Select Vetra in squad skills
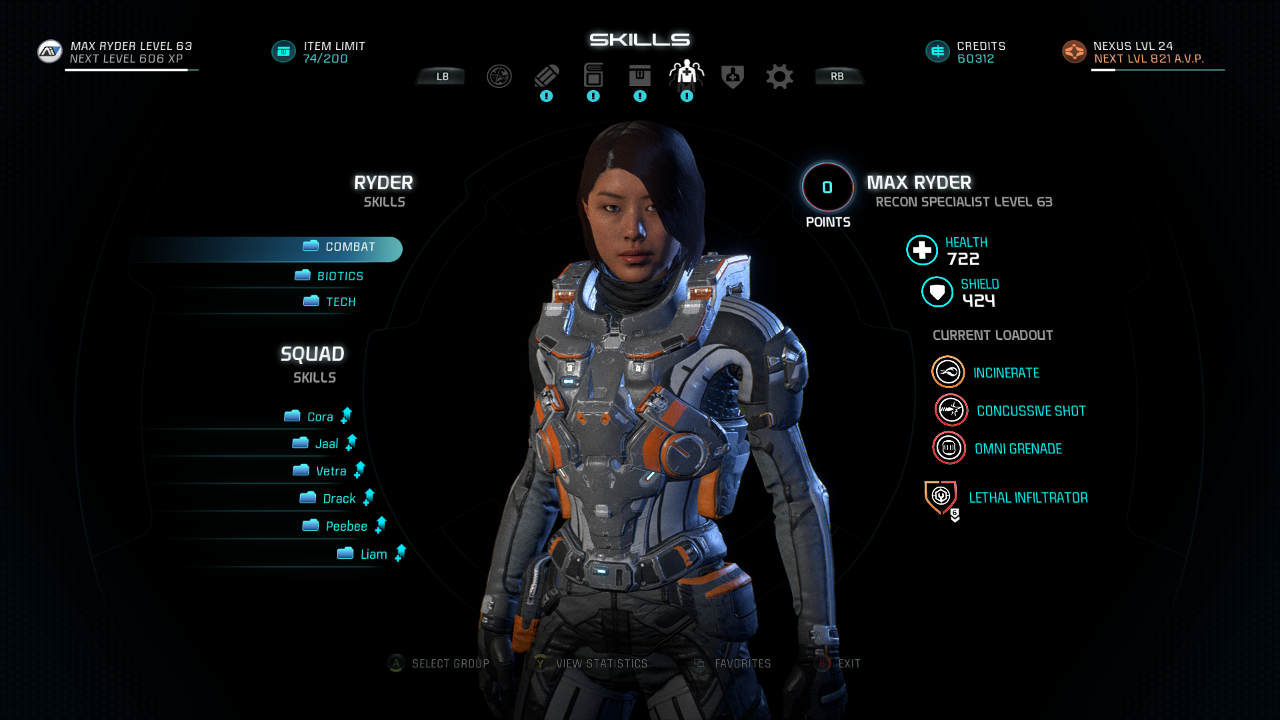Image resolution: width=1280 pixels, height=720 pixels. [x=331, y=471]
